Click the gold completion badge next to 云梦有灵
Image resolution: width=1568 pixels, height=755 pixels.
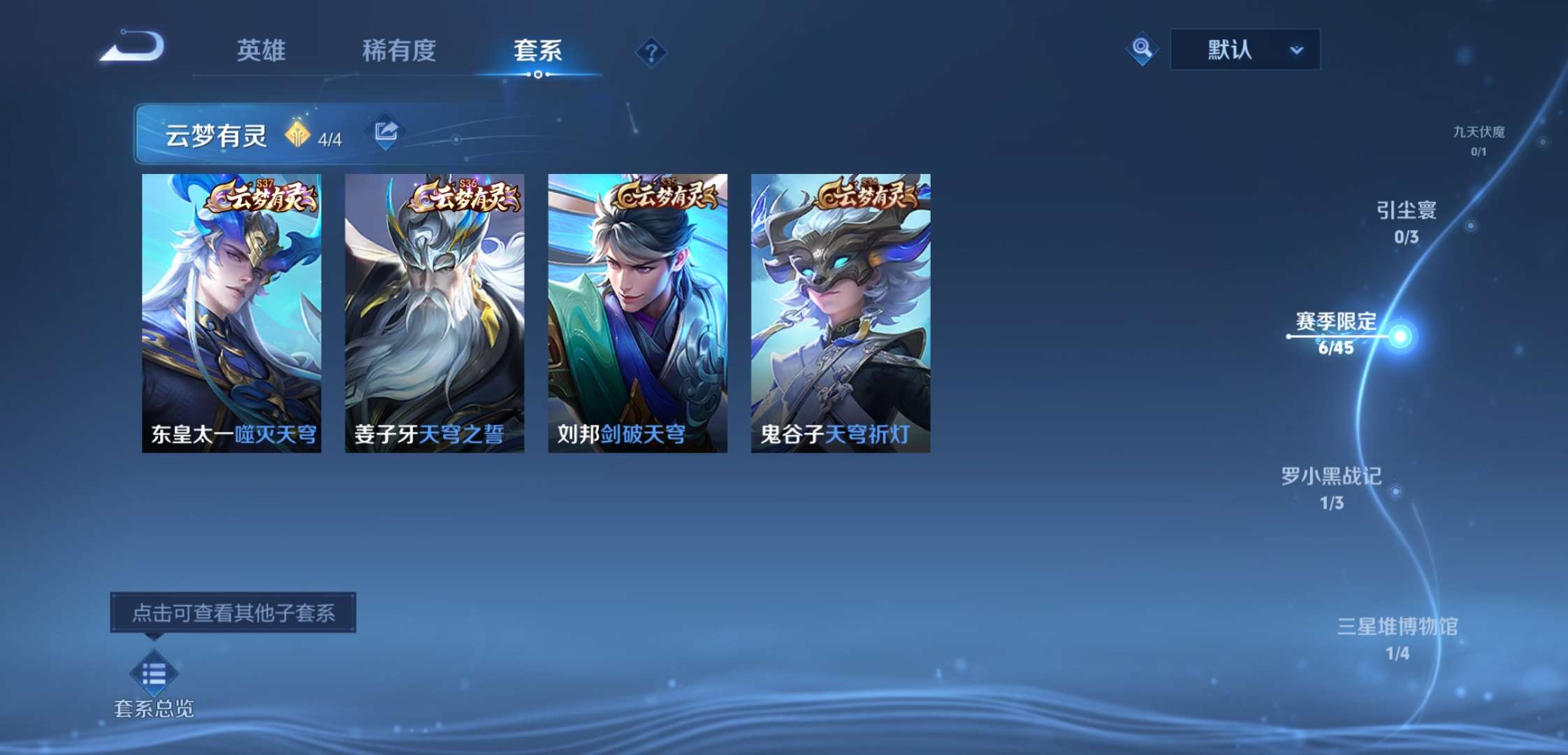(x=299, y=134)
